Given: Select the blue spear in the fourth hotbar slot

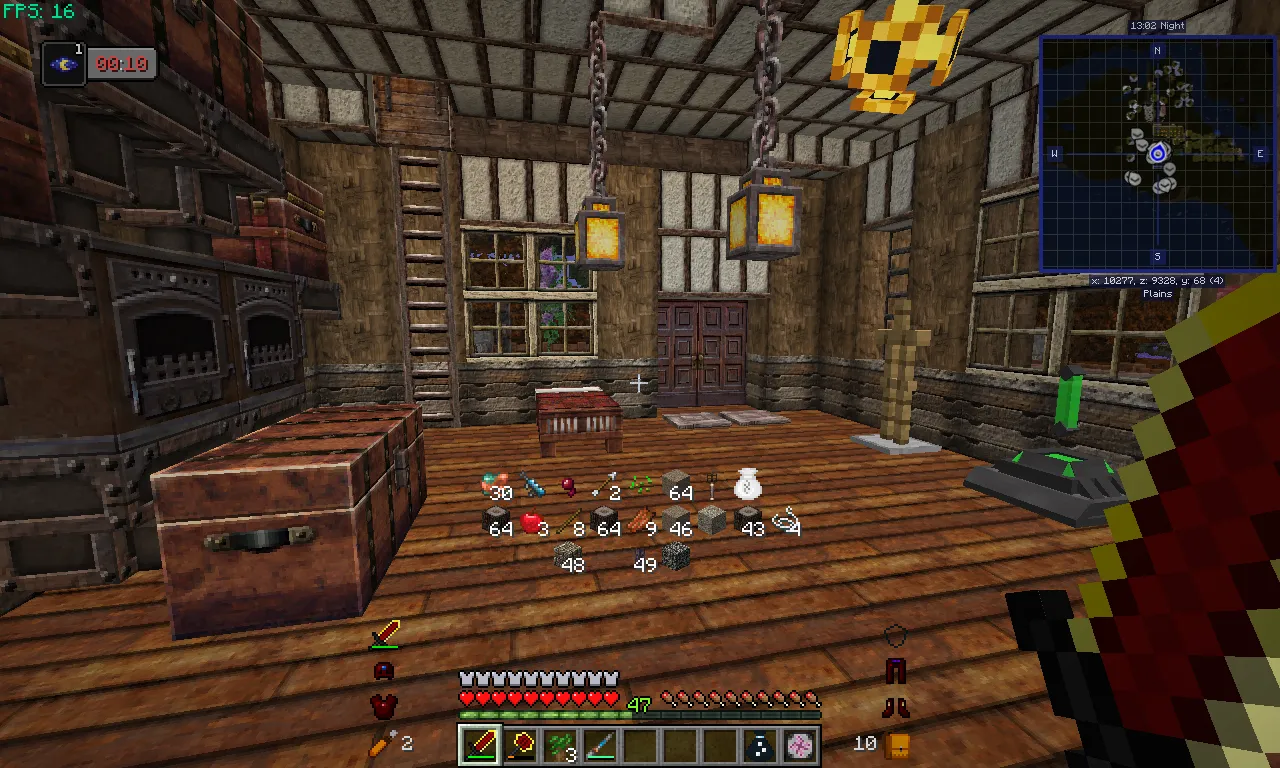Looking at the screenshot, I should (x=599, y=744).
